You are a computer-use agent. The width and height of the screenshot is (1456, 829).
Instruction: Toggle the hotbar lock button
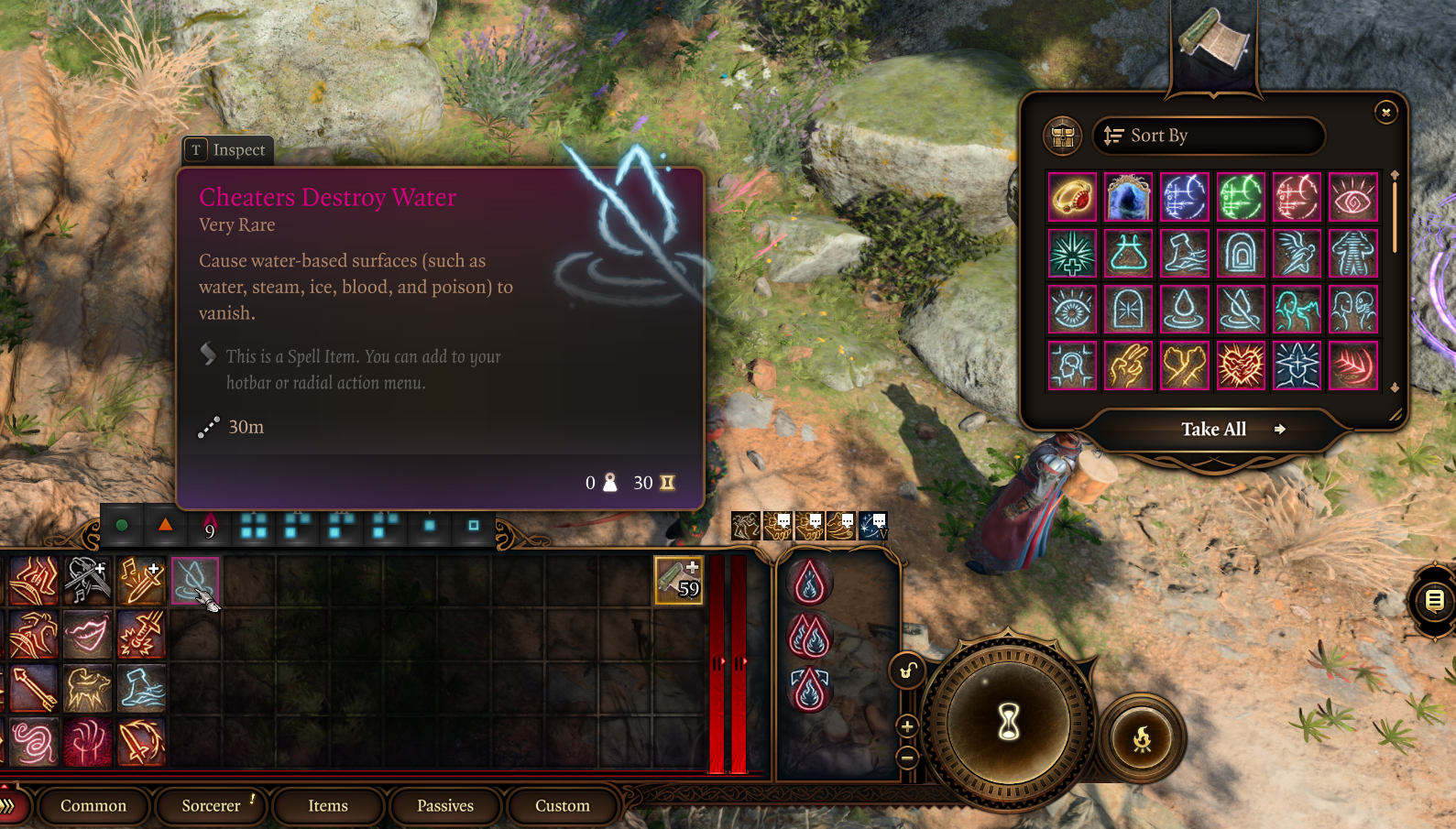(907, 671)
